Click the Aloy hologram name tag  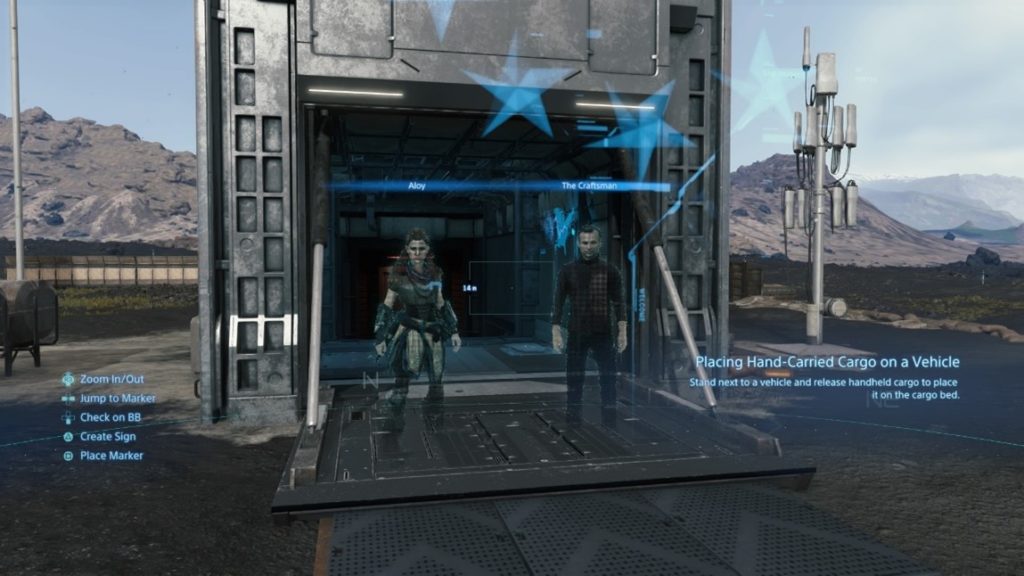417,186
